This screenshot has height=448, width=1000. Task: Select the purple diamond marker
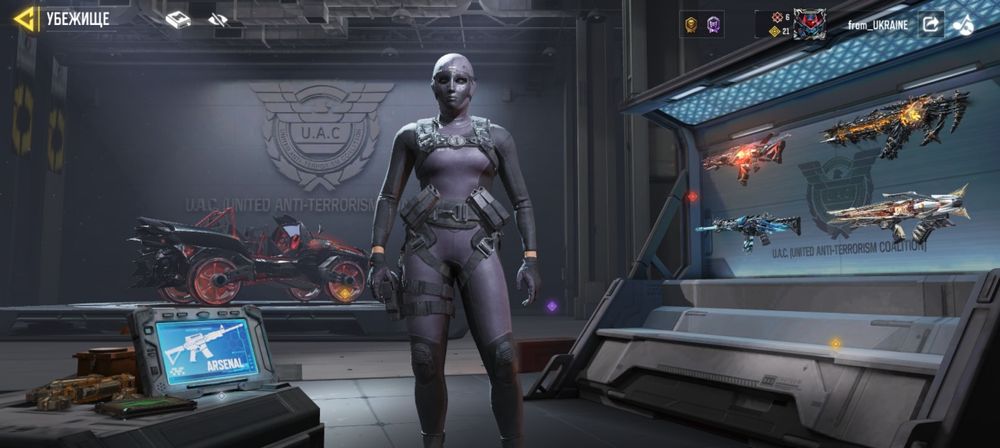(551, 306)
